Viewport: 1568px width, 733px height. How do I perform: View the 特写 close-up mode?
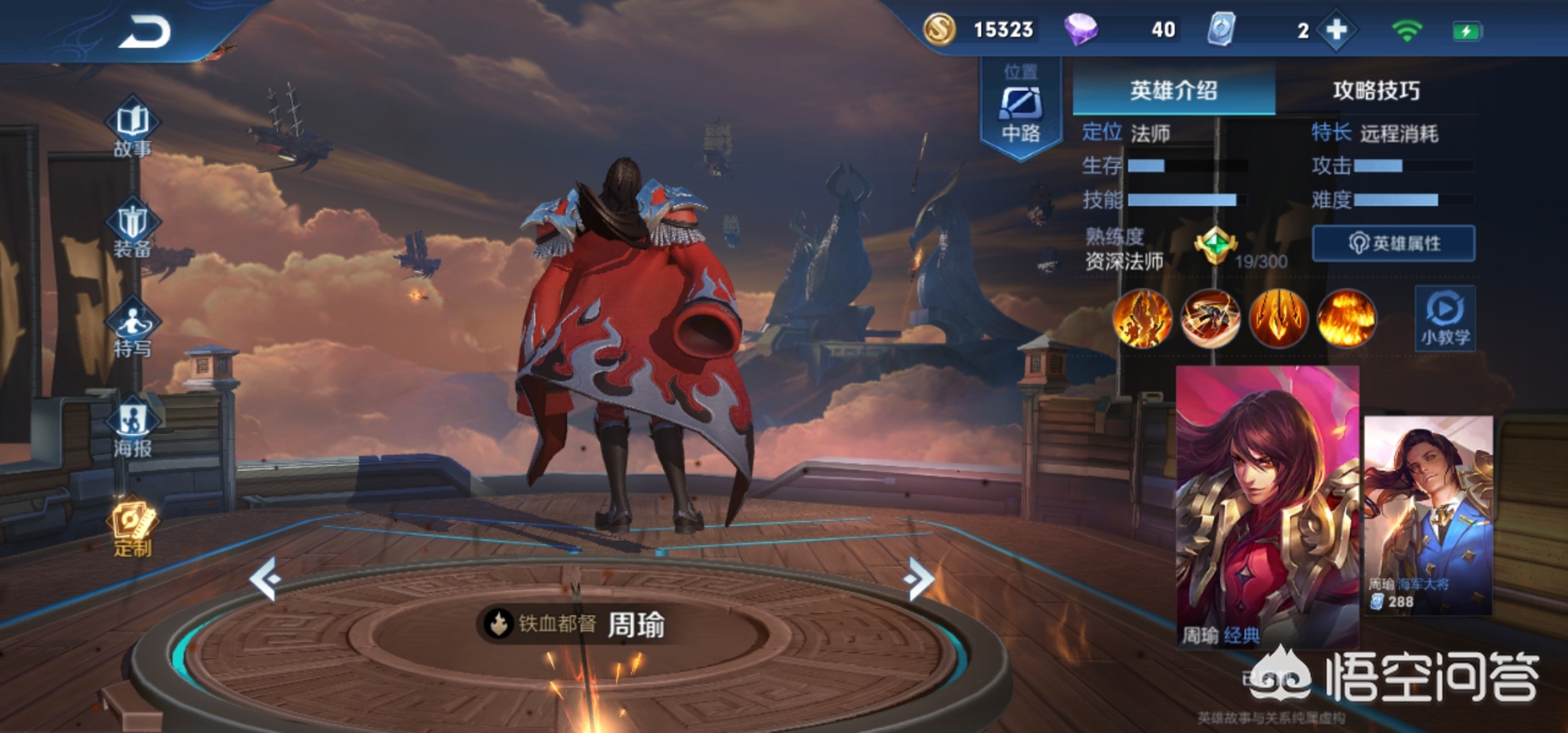coord(132,328)
